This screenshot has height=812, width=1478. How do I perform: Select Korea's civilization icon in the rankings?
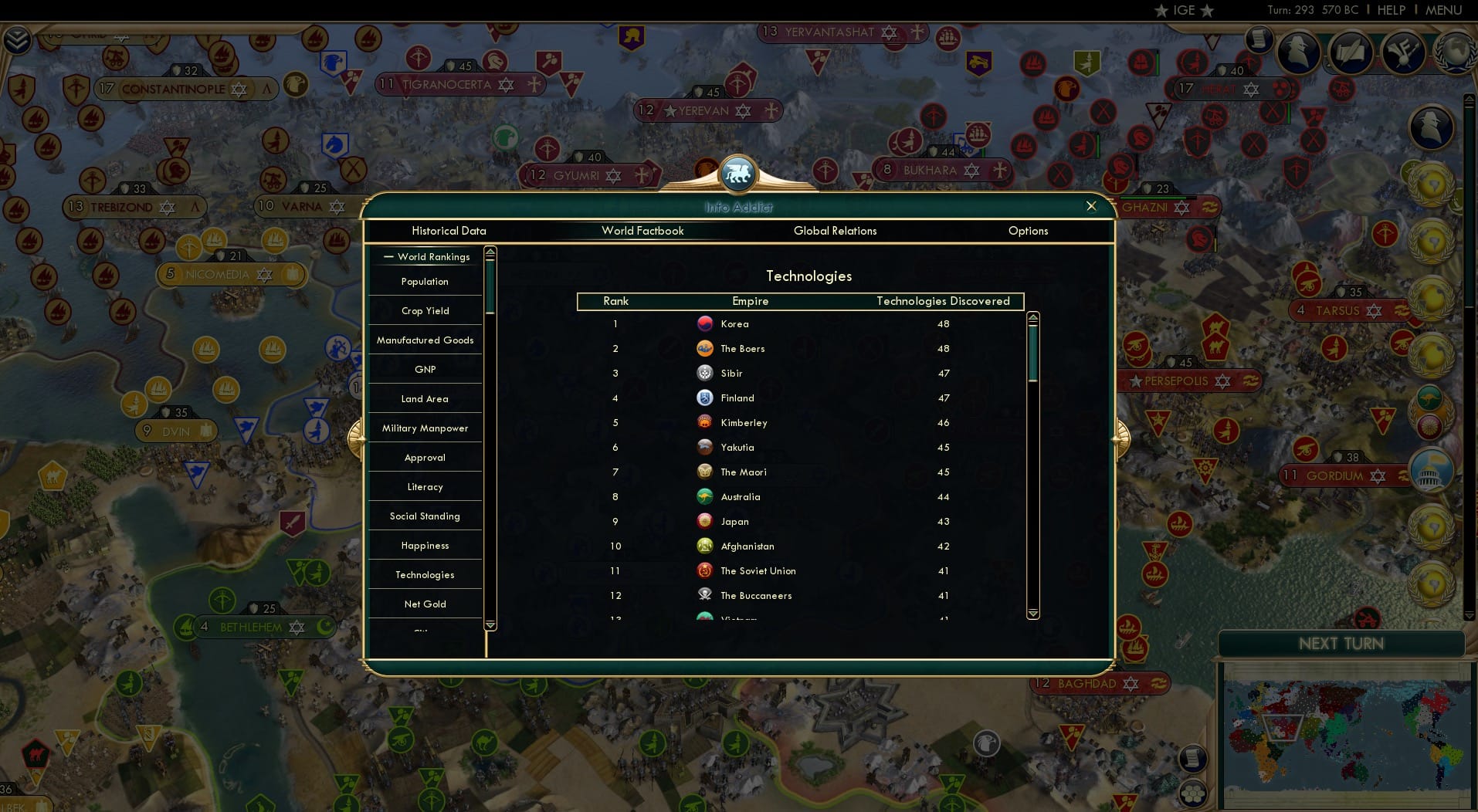click(705, 323)
